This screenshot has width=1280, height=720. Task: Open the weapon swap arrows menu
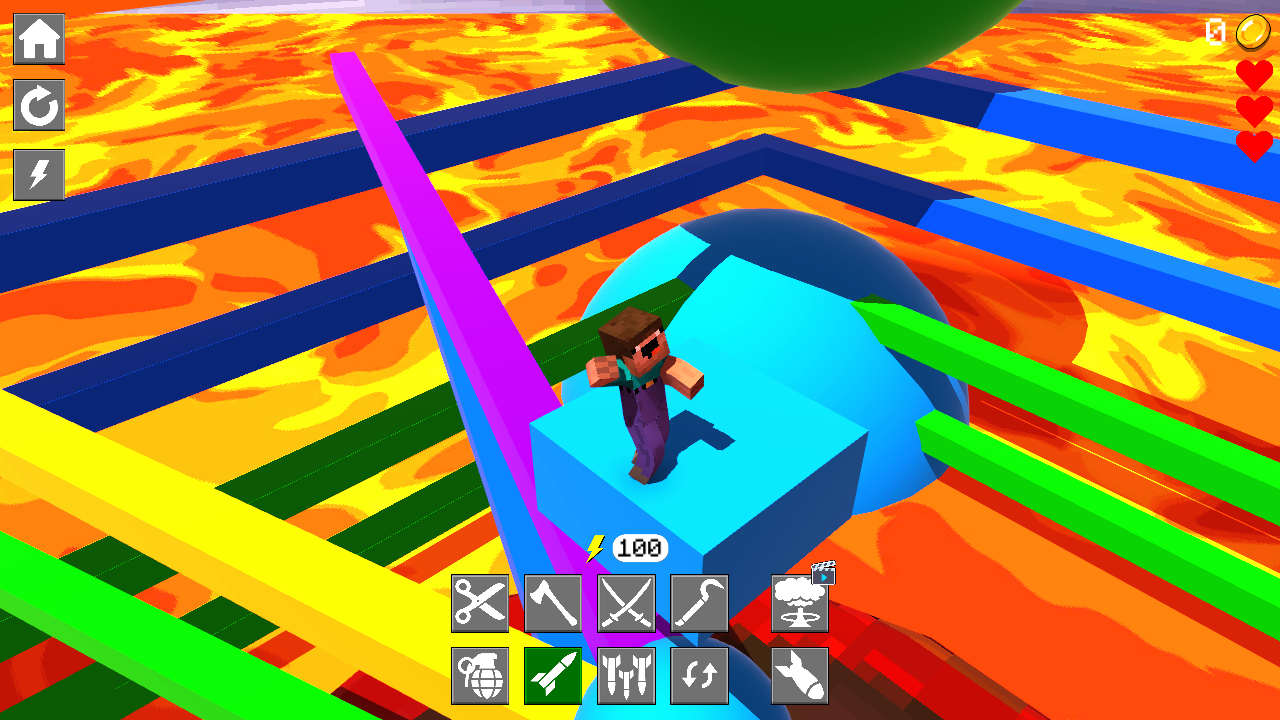coord(700,676)
